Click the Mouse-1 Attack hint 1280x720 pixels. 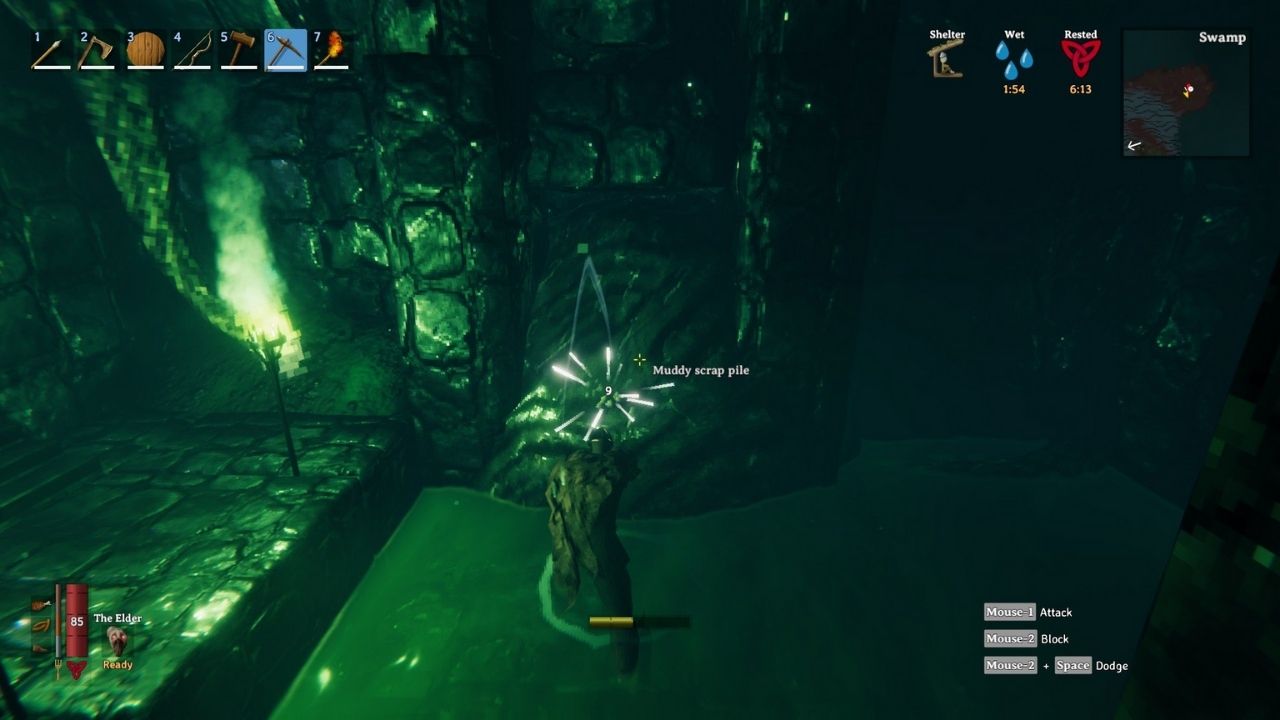point(1031,612)
